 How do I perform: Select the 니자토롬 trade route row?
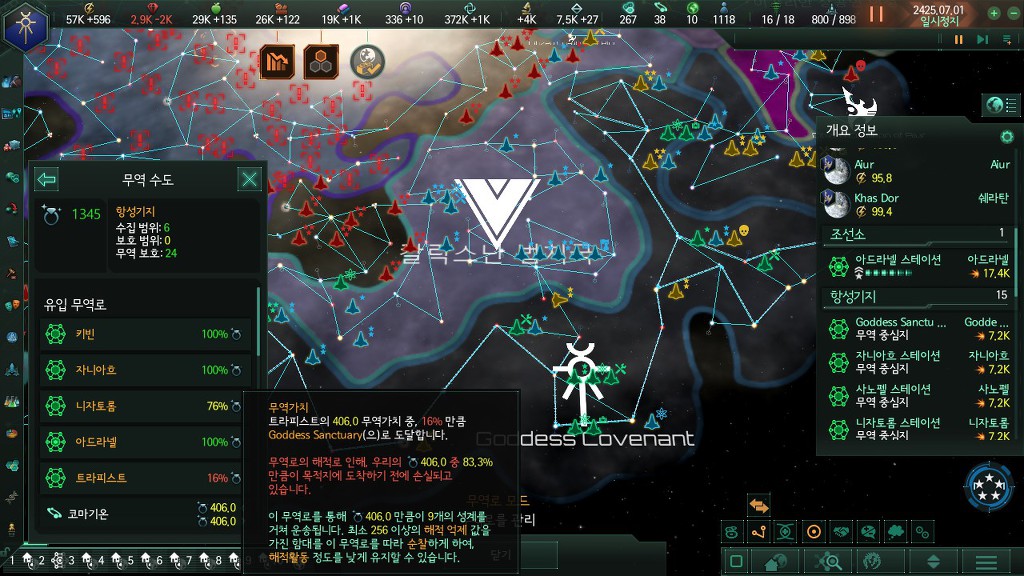coord(140,406)
